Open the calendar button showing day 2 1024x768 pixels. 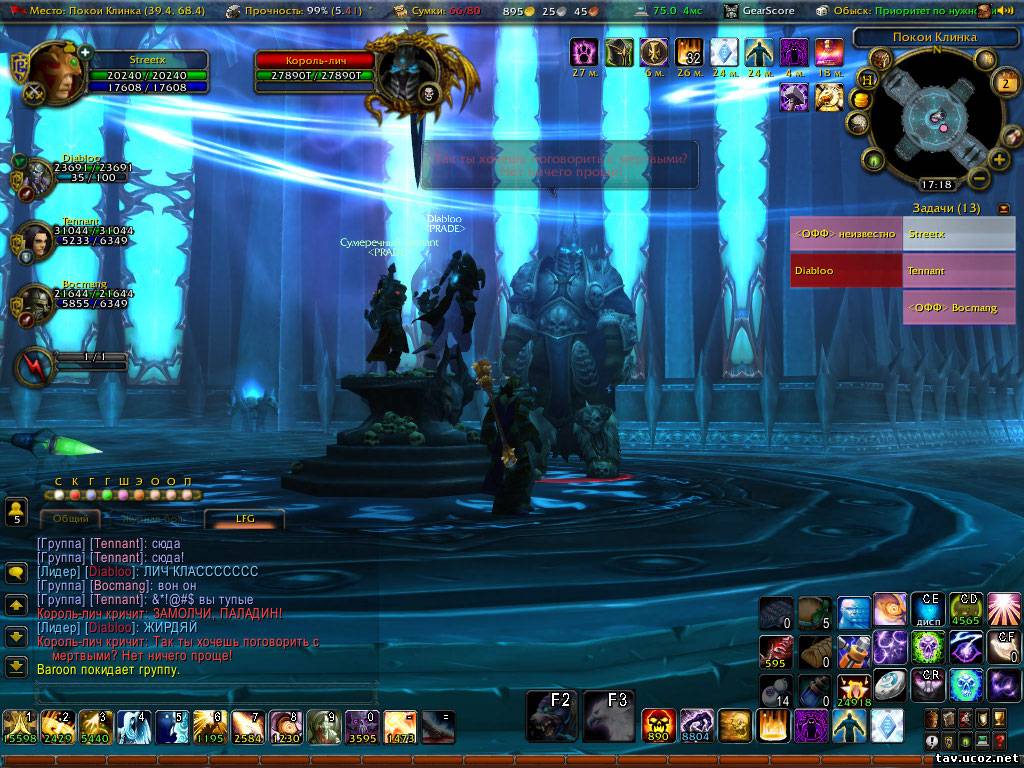click(x=1006, y=83)
